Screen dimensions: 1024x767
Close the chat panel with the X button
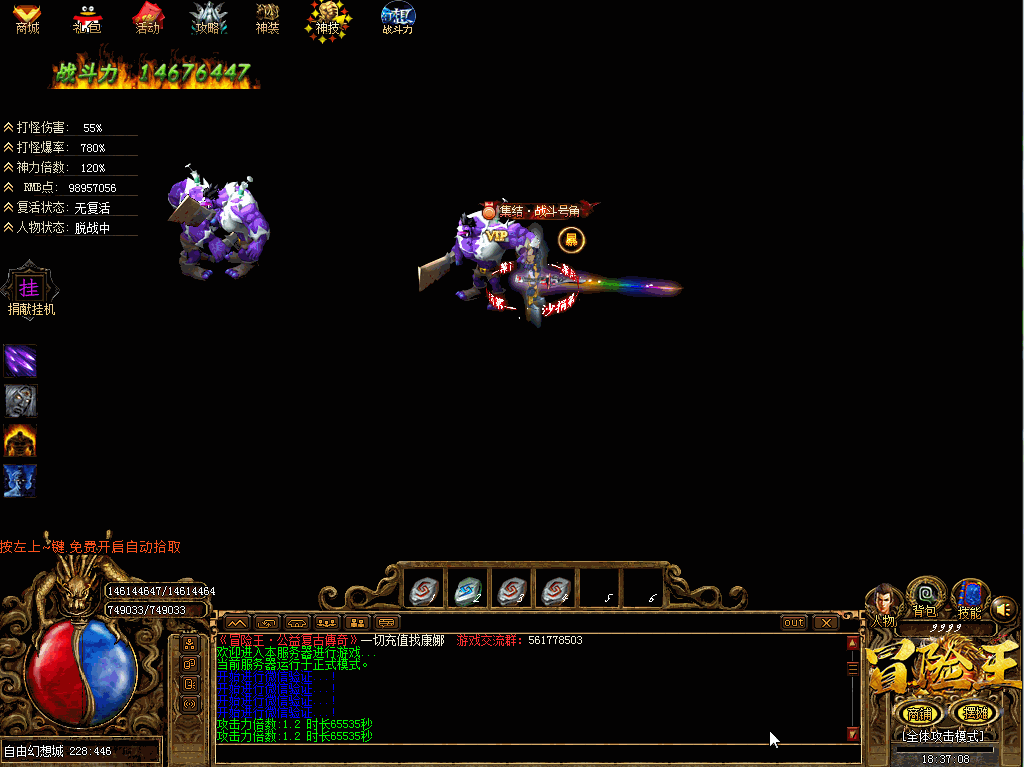[825, 622]
